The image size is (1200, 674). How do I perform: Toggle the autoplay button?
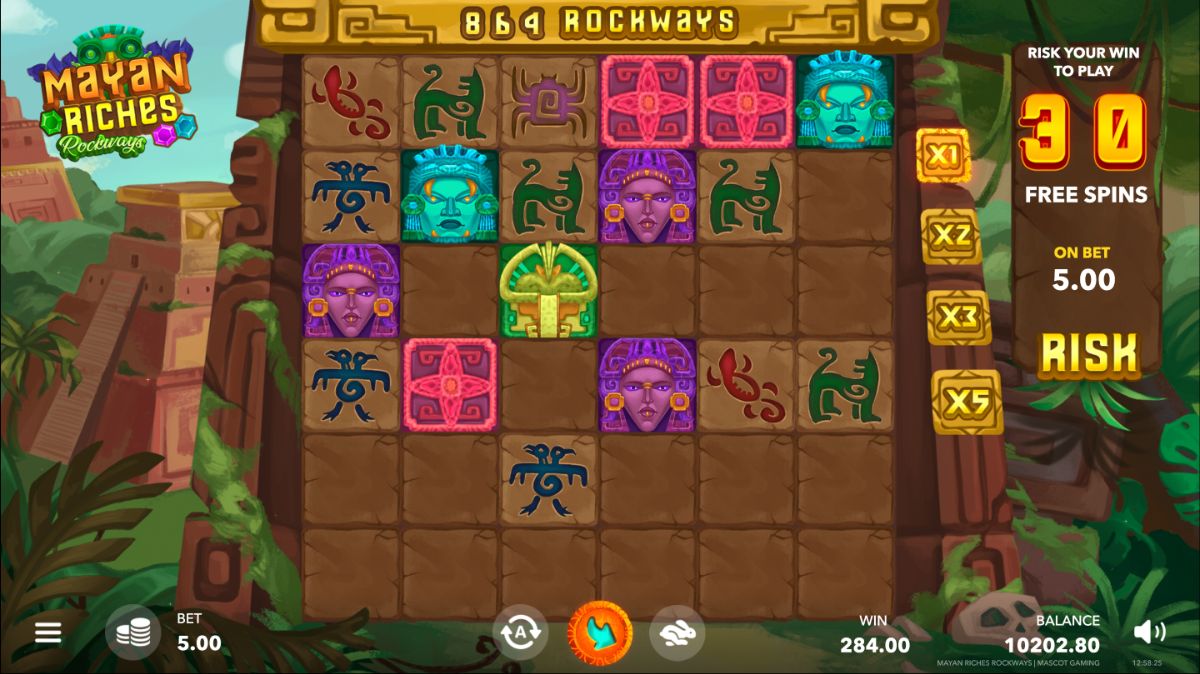[520, 632]
